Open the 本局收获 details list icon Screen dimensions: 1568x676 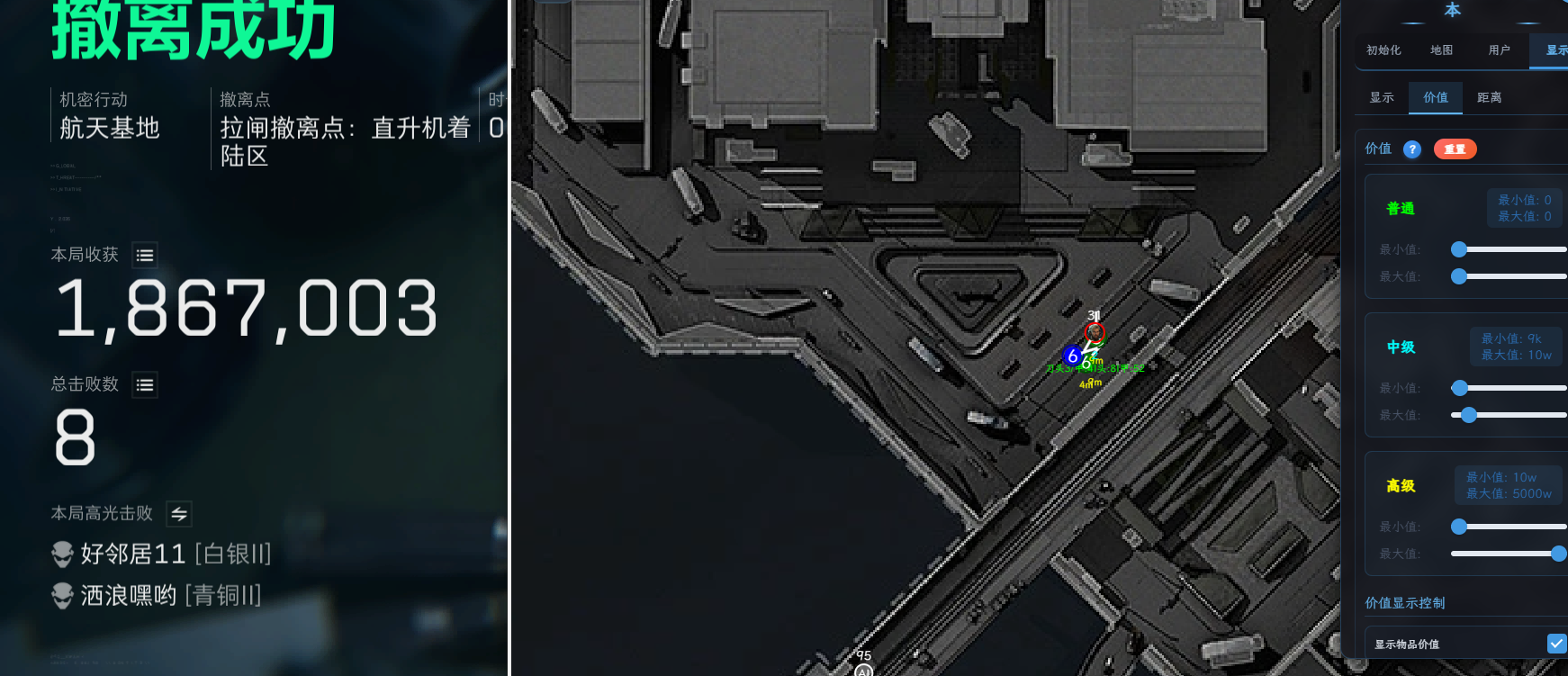tap(144, 256)
